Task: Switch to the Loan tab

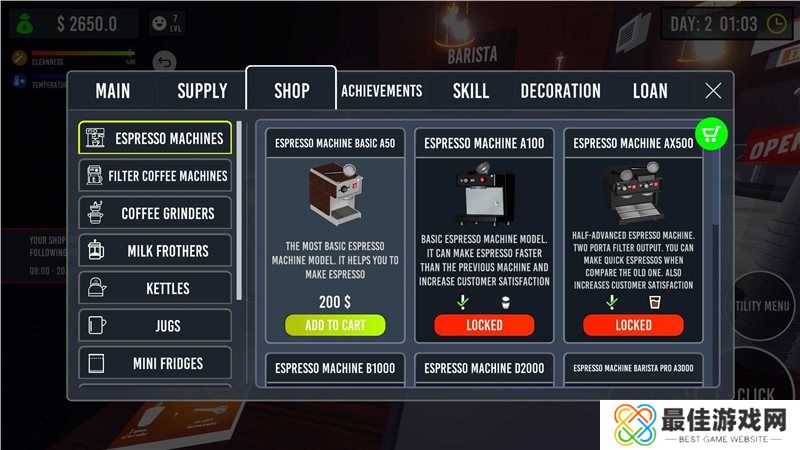Action: (650, 91)
